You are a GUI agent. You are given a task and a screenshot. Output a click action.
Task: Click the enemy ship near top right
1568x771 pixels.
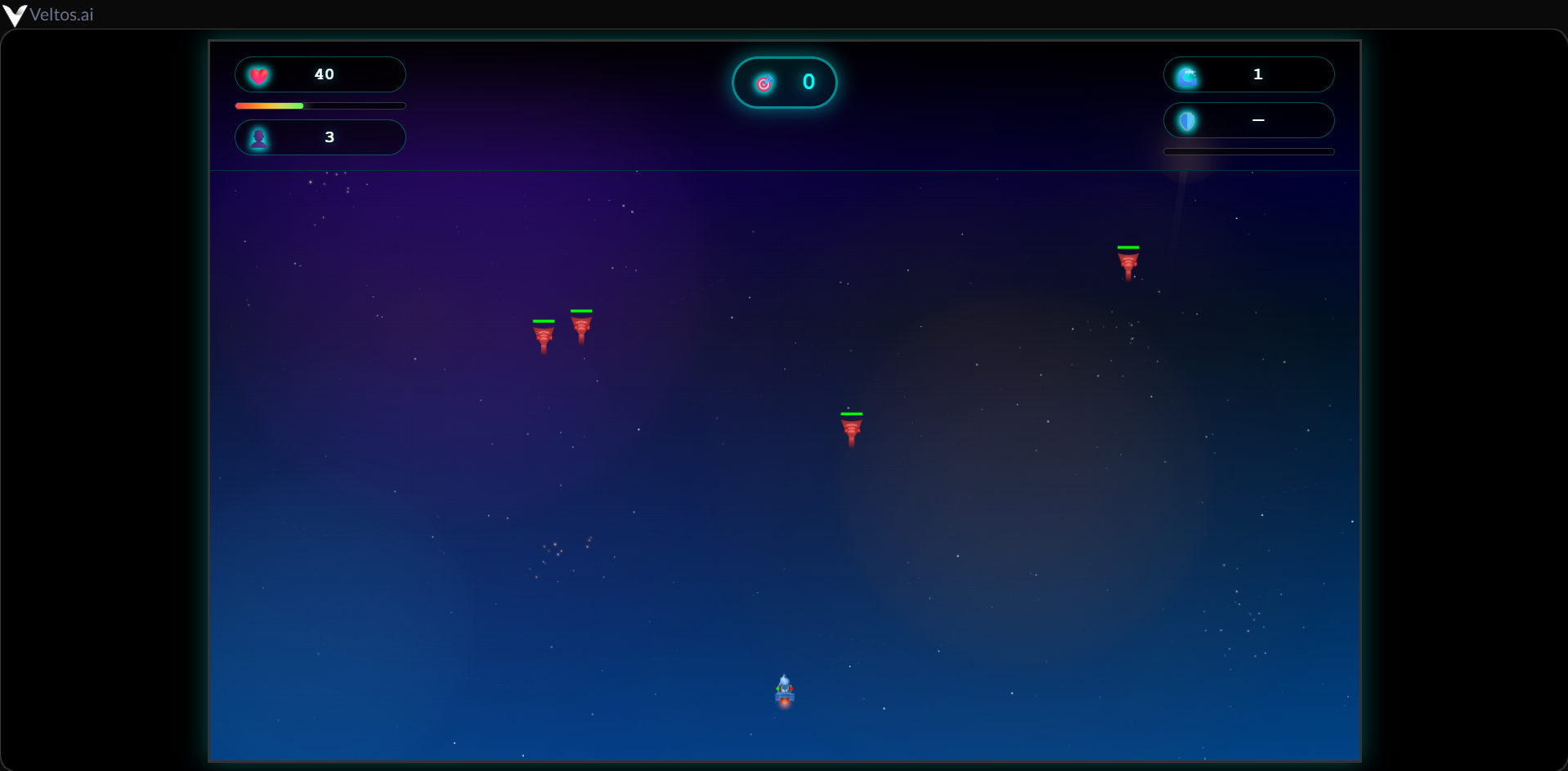(x=1129, y=262)
